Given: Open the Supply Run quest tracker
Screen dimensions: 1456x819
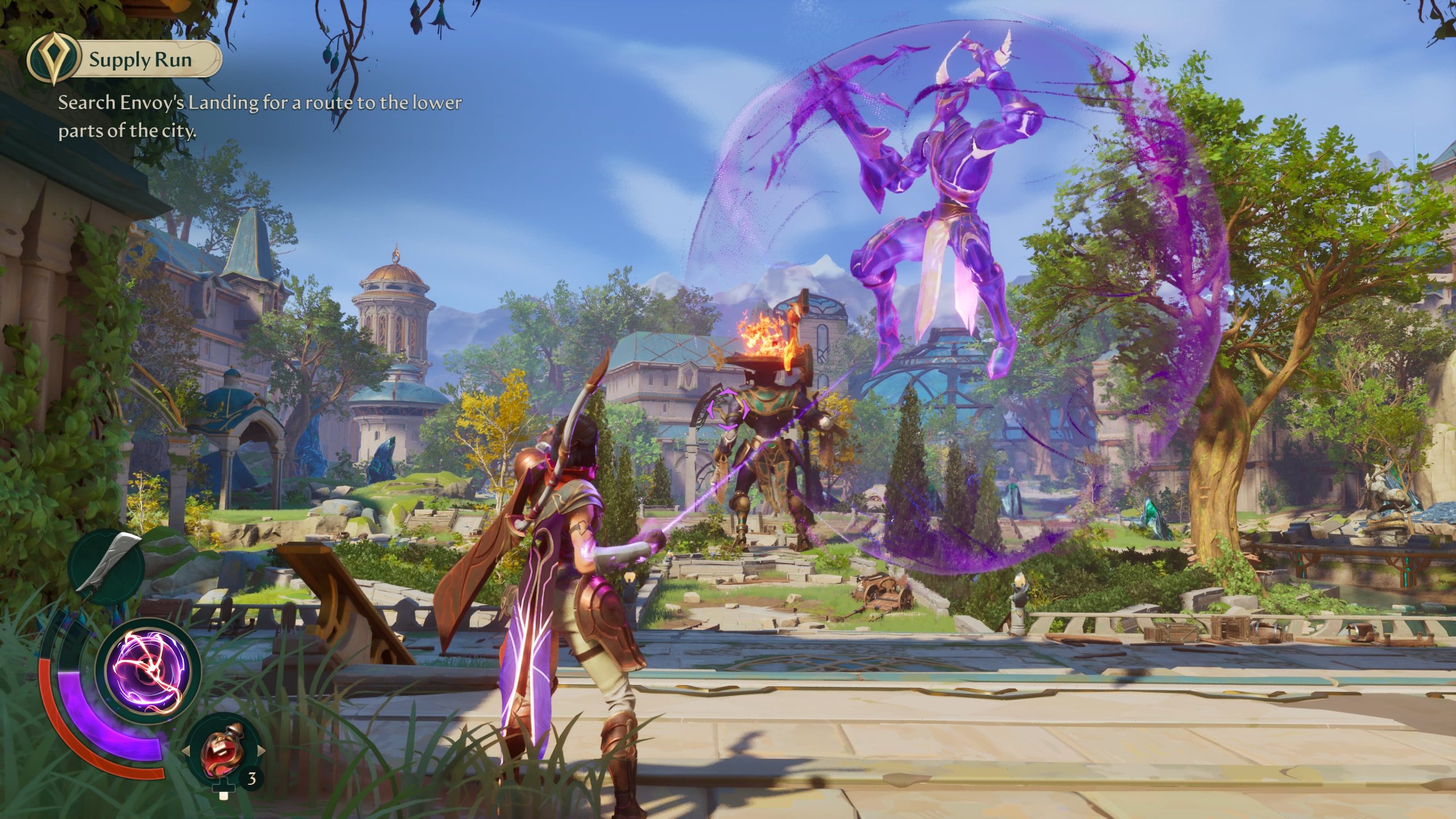Looking at the screenshot, I should pyautogui.click(x=139, y=60).
